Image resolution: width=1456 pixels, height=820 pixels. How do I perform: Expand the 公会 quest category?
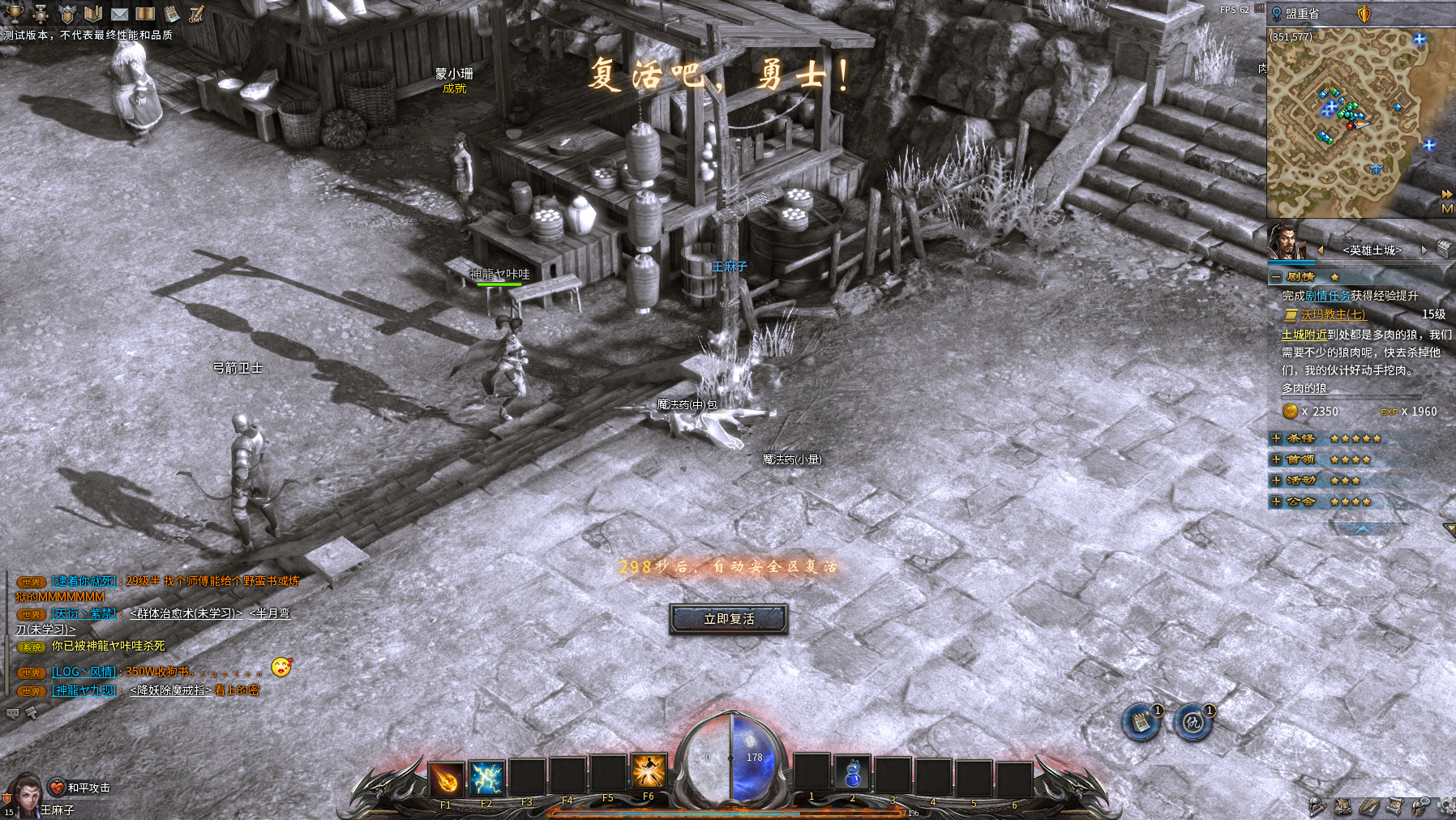click(1276, 502)
